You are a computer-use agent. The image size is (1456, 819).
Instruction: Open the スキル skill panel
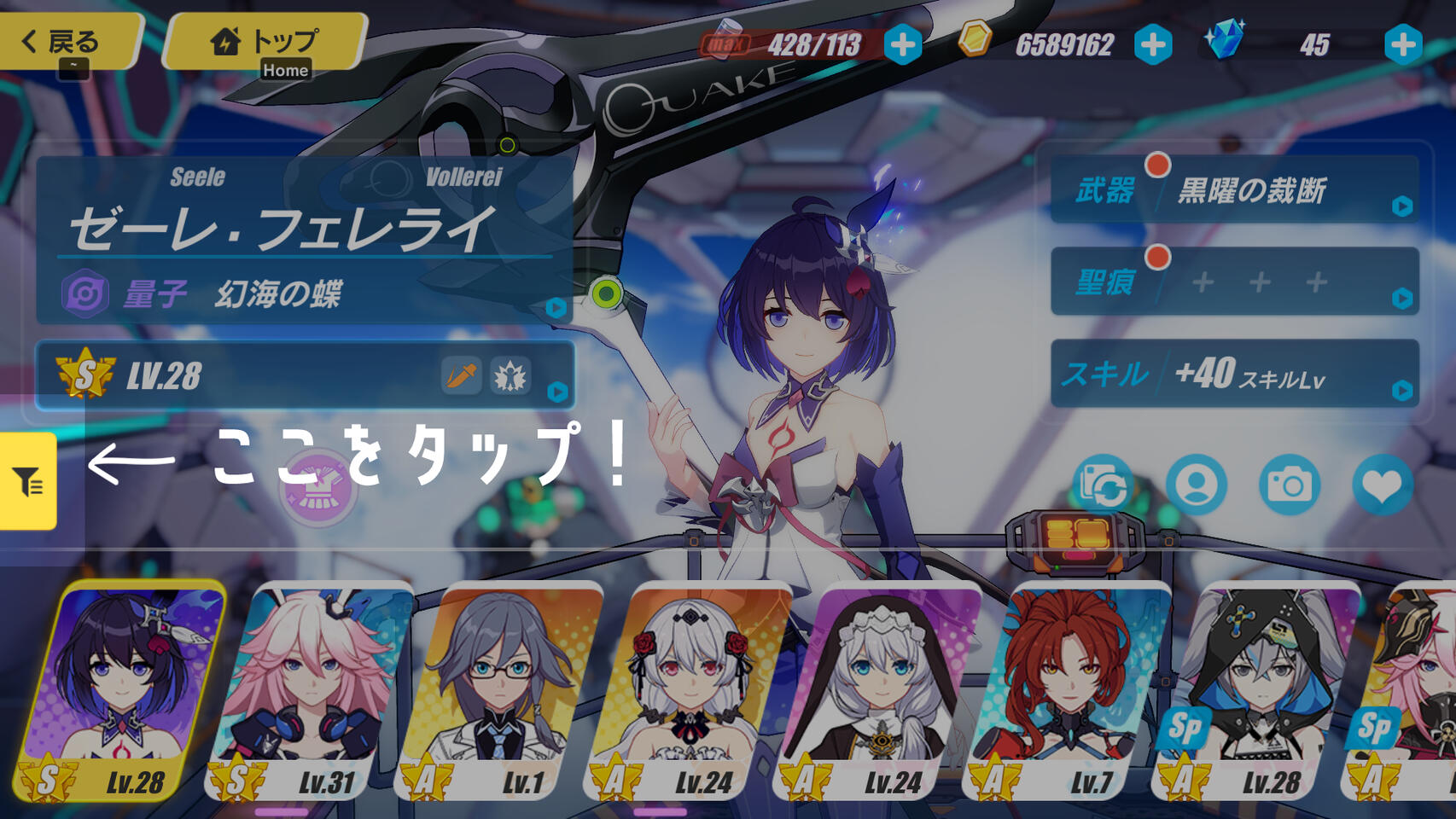point(1234,374)
